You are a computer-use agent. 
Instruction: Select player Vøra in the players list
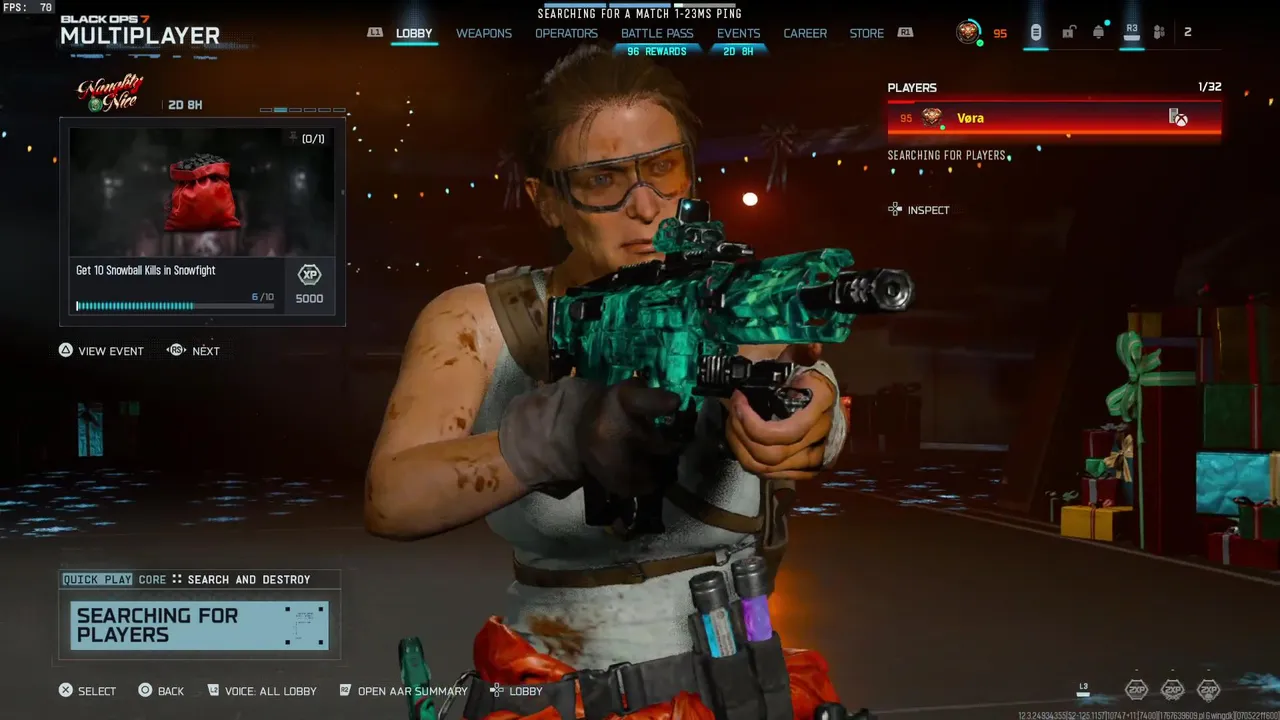pos(1054,118)
